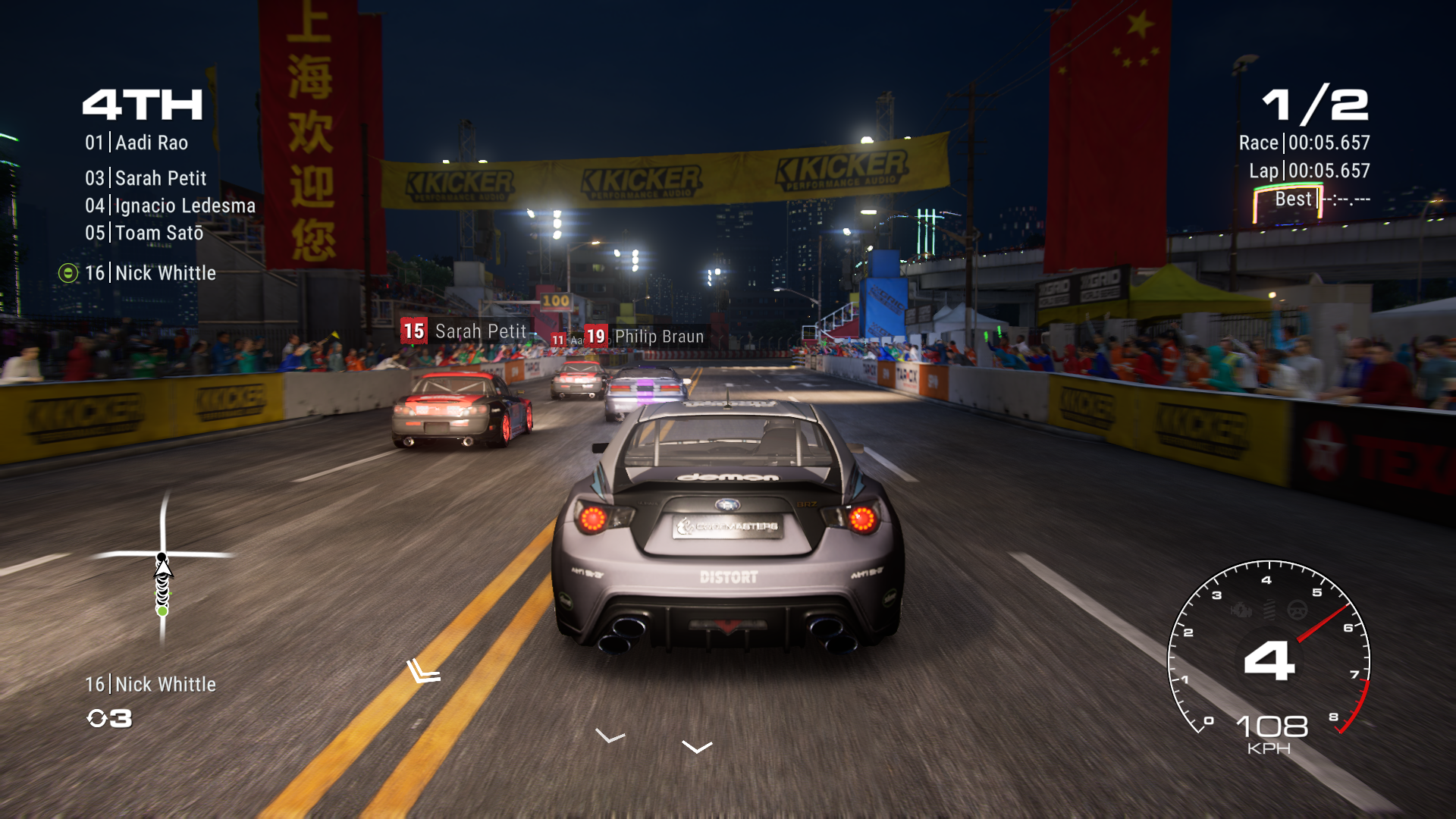Select Ignacio Ledesma in the position list
This screenshot has height=819, width=1456.
(x=170, y=206)
